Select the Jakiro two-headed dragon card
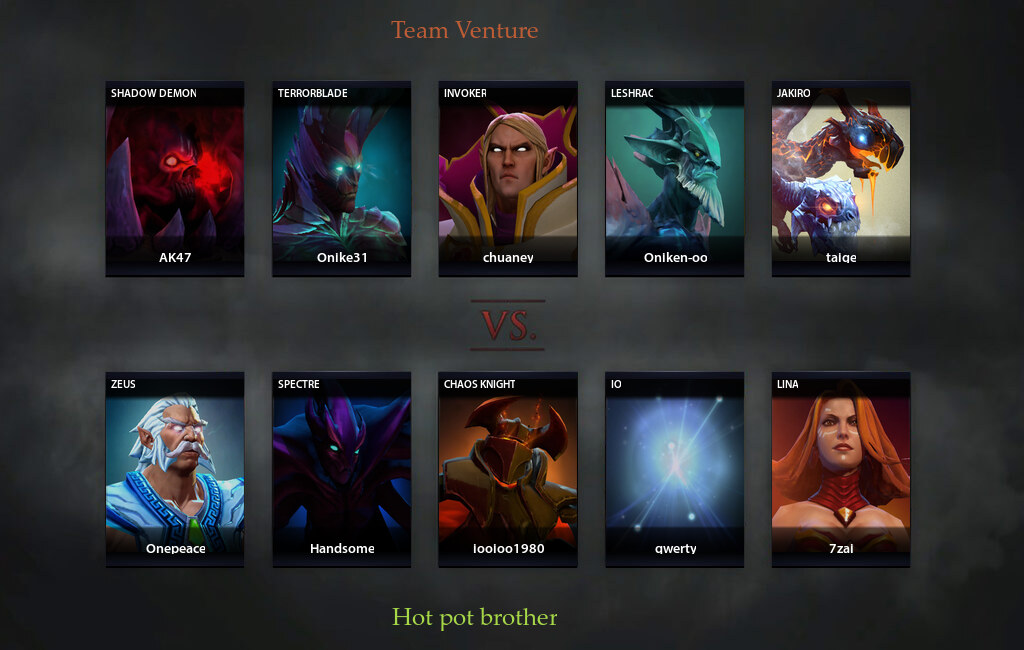1024x650 pixels. pos(841,178)
